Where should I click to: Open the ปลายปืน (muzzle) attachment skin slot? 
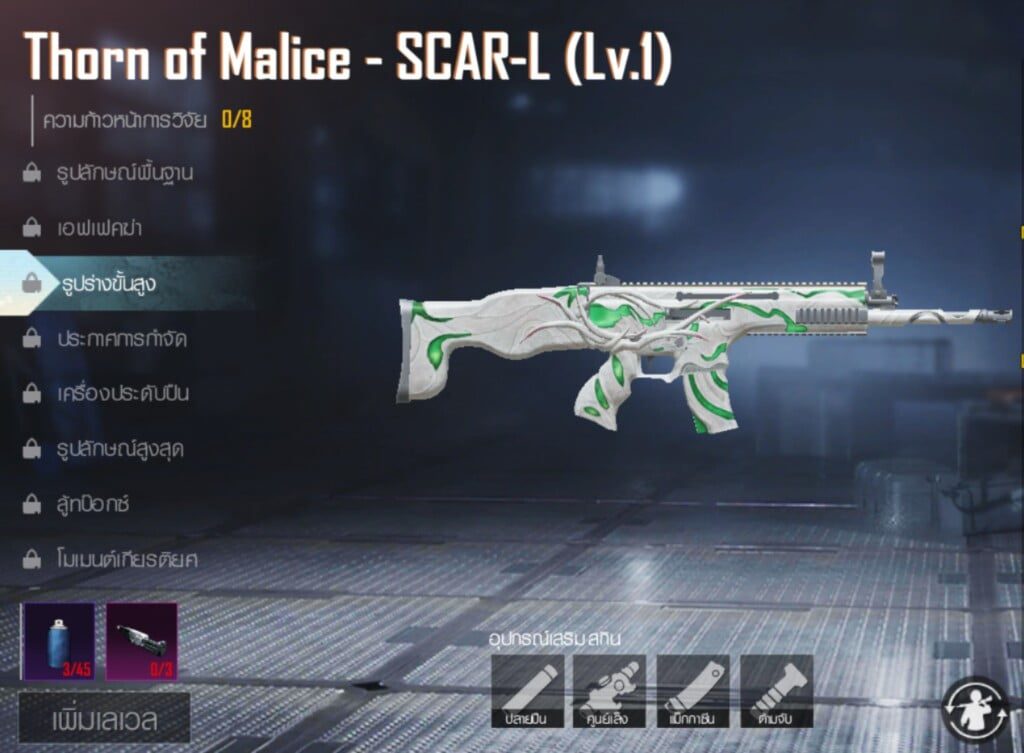click(x=527, y=691)
